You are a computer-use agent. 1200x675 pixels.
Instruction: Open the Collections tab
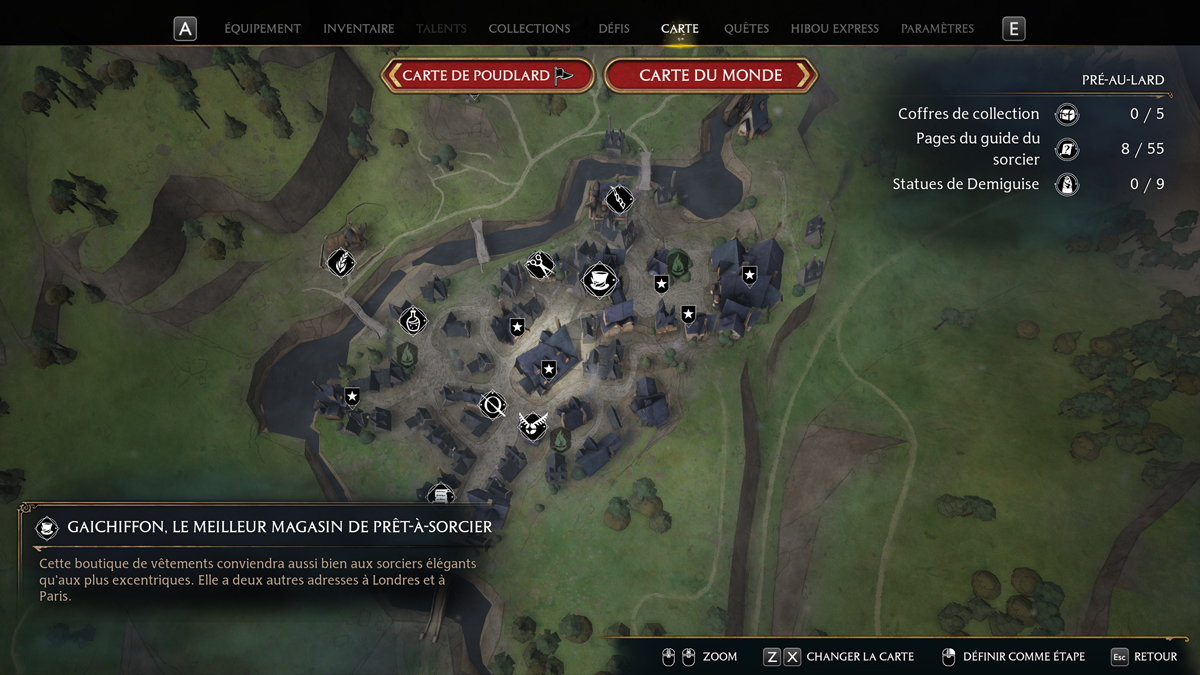point(529,29)
